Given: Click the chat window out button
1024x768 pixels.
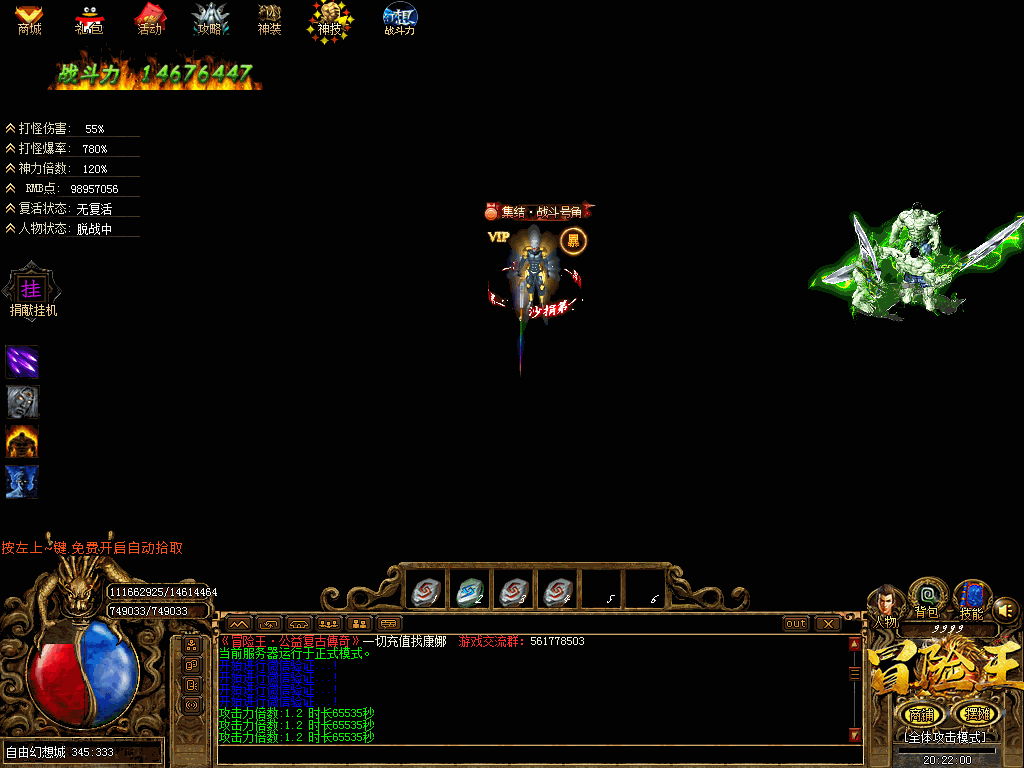Looking at the screenshot, I should click(x=796, y=623).
